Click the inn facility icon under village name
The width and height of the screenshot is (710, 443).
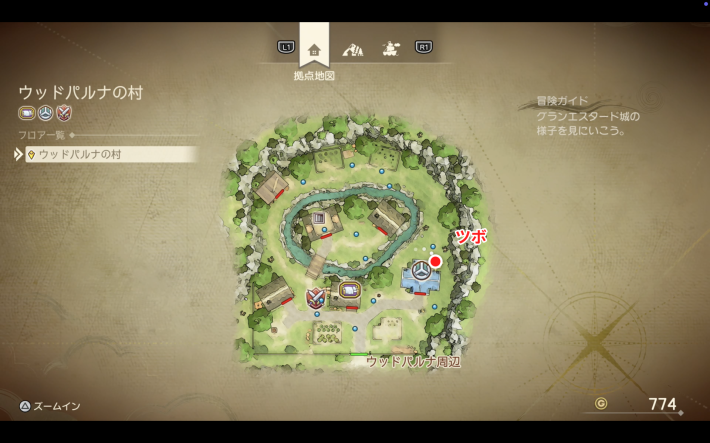[x=27, y=113]
